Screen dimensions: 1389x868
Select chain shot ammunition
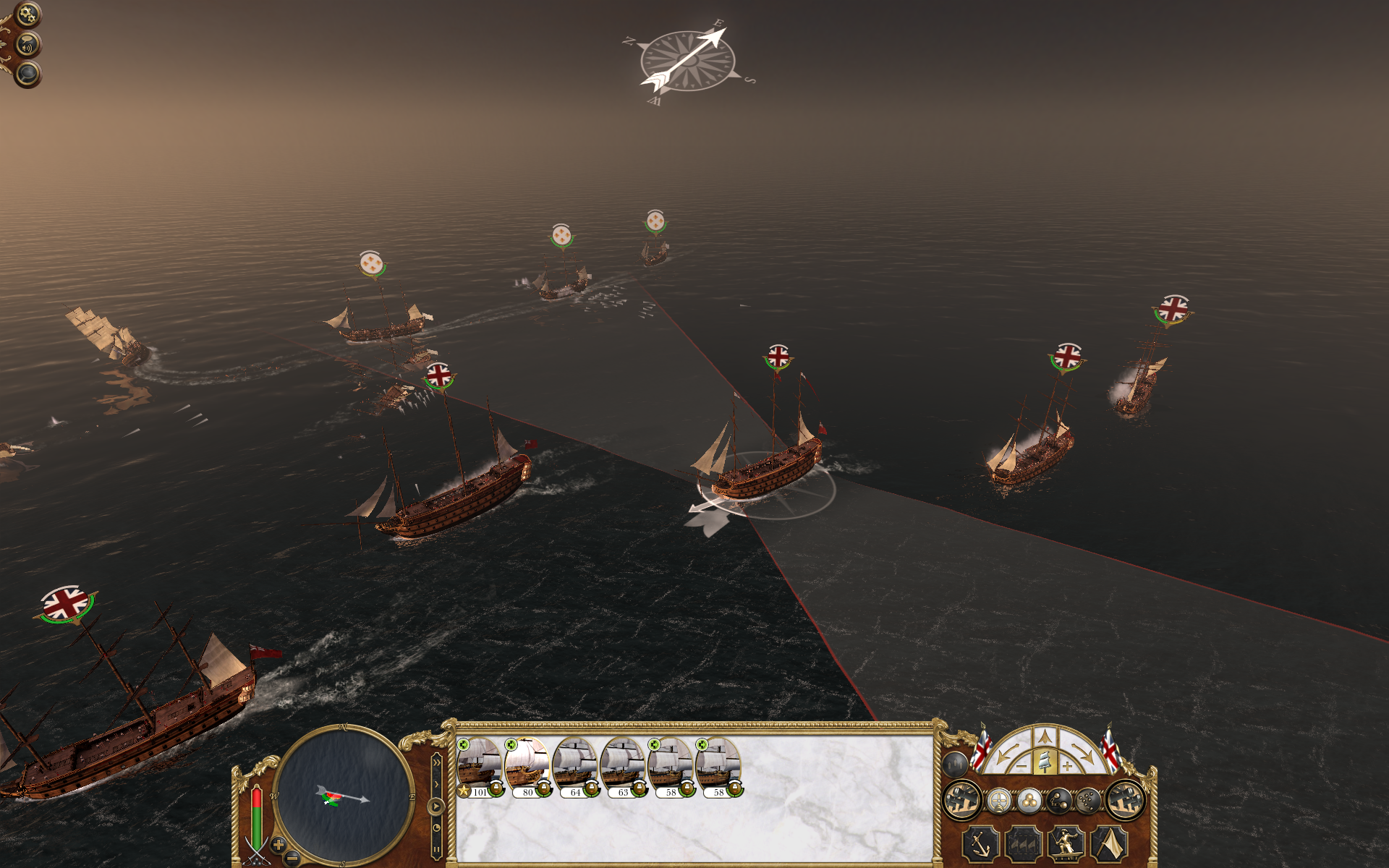point(1060,801)
